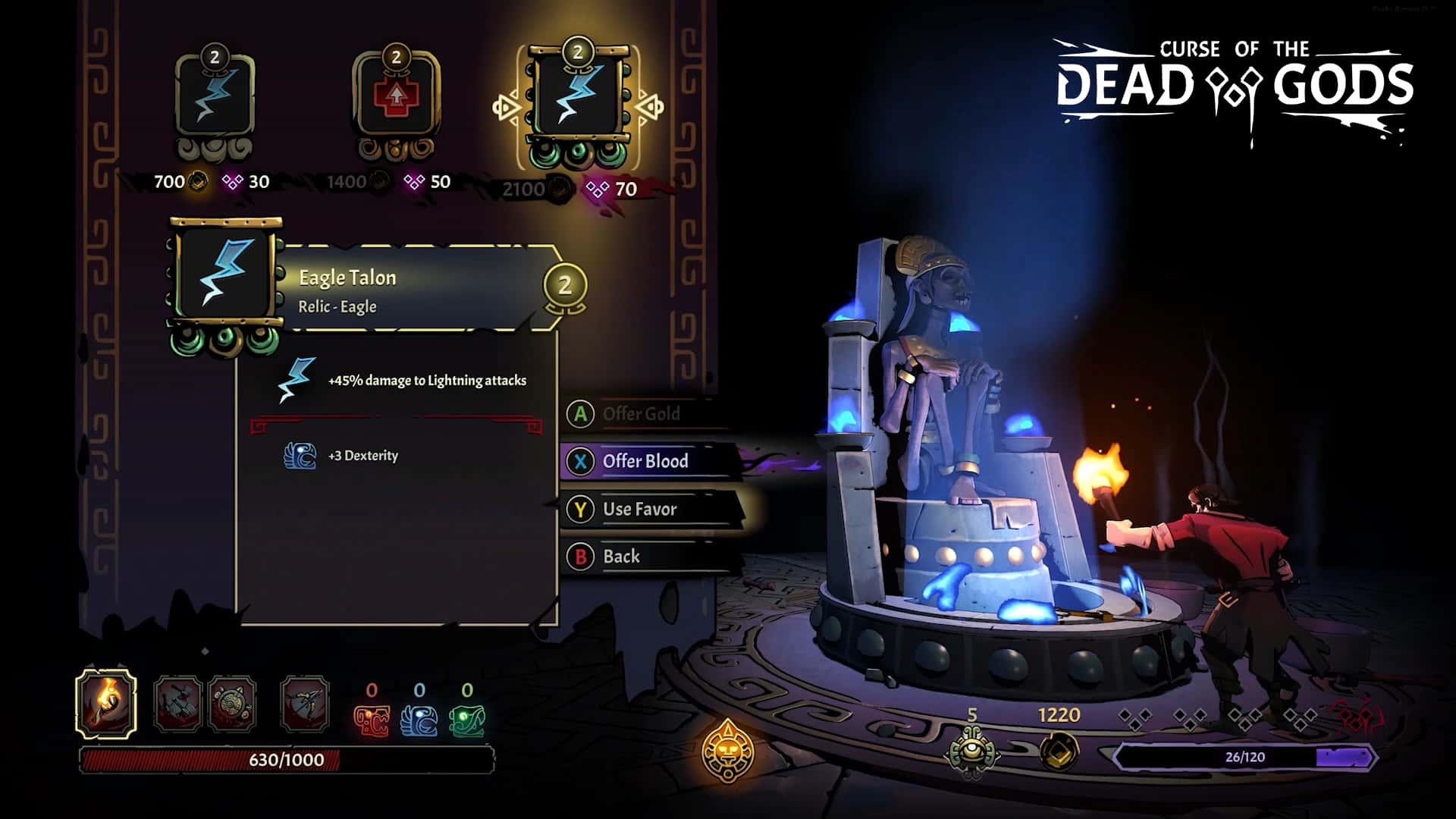Viewport: 1456px width, 819px height.
Task: Select the red-framed healing upgrade offering
Action: (396, 95)
